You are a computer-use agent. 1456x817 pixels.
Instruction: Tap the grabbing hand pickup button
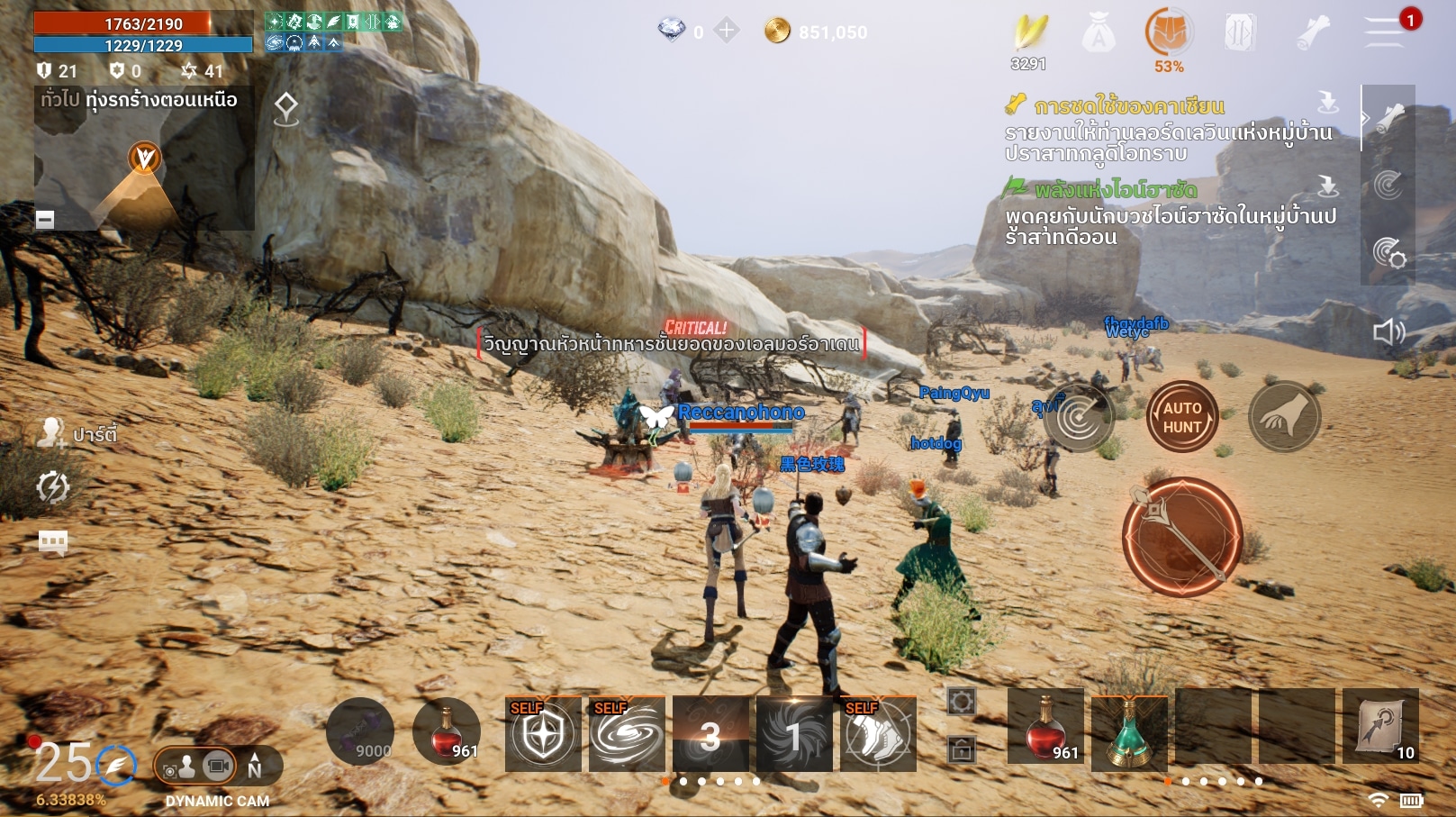pos(1284,416)
